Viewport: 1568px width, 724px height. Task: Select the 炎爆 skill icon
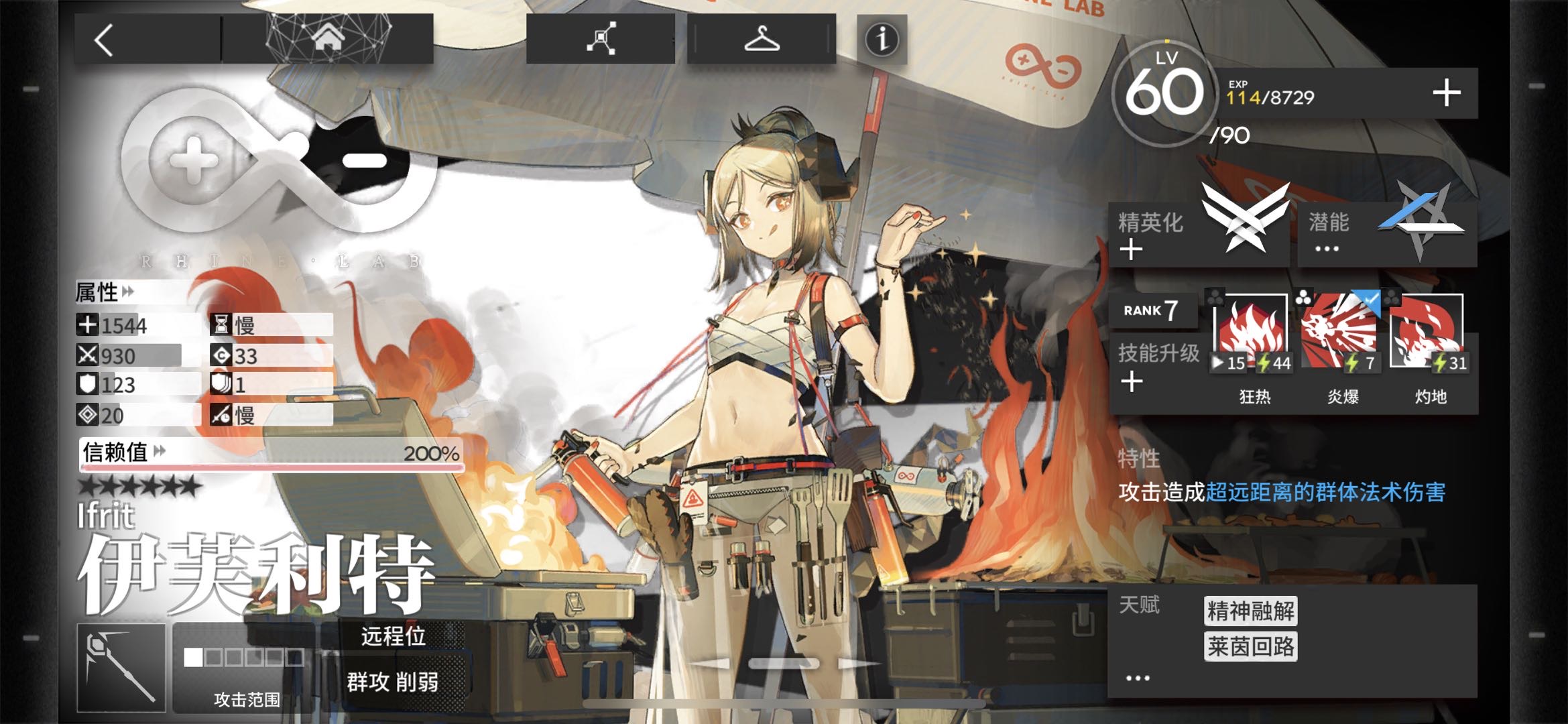click(x=1341, y=333)
